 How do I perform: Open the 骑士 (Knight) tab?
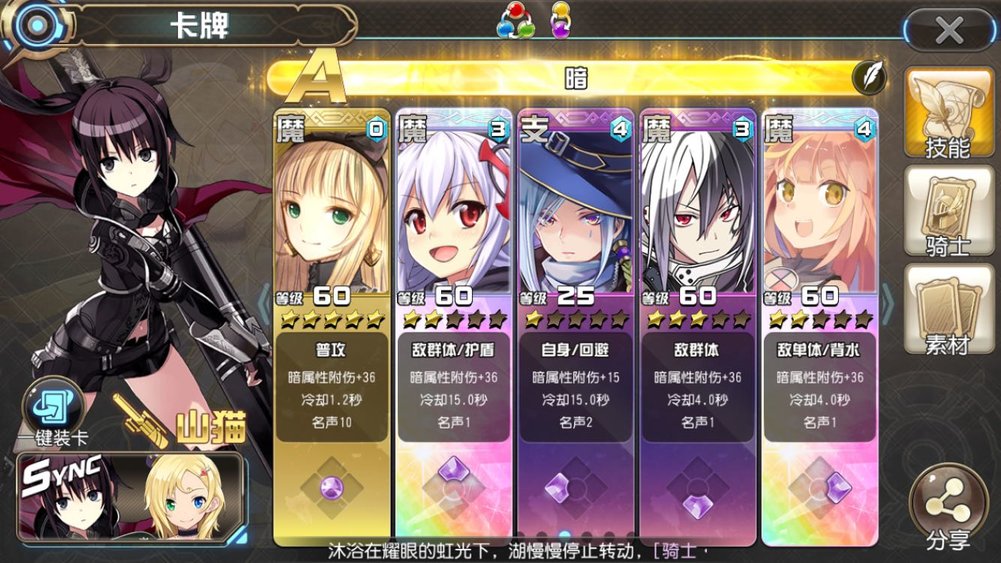[947, 212]
